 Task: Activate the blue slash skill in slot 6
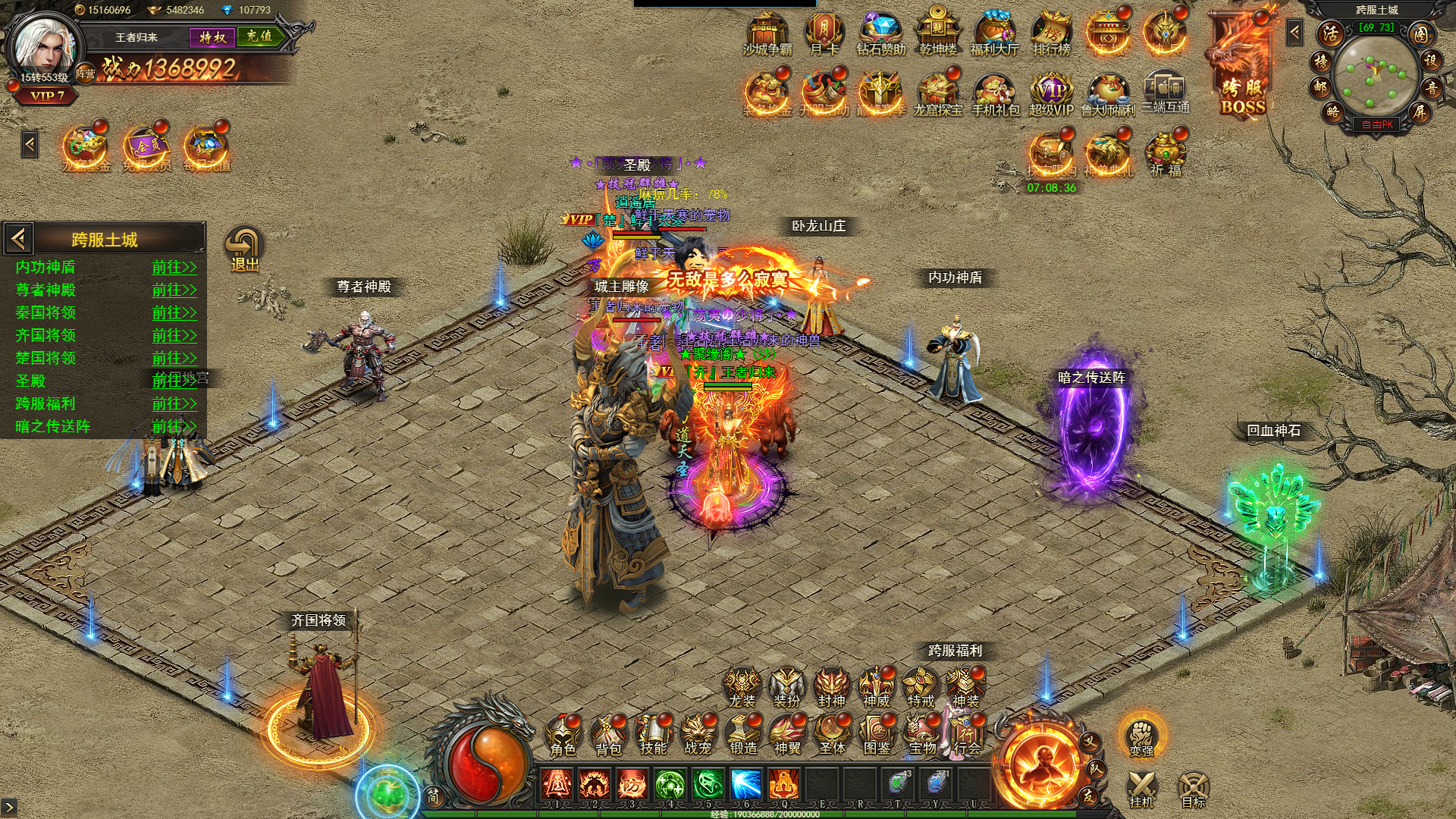745,786
